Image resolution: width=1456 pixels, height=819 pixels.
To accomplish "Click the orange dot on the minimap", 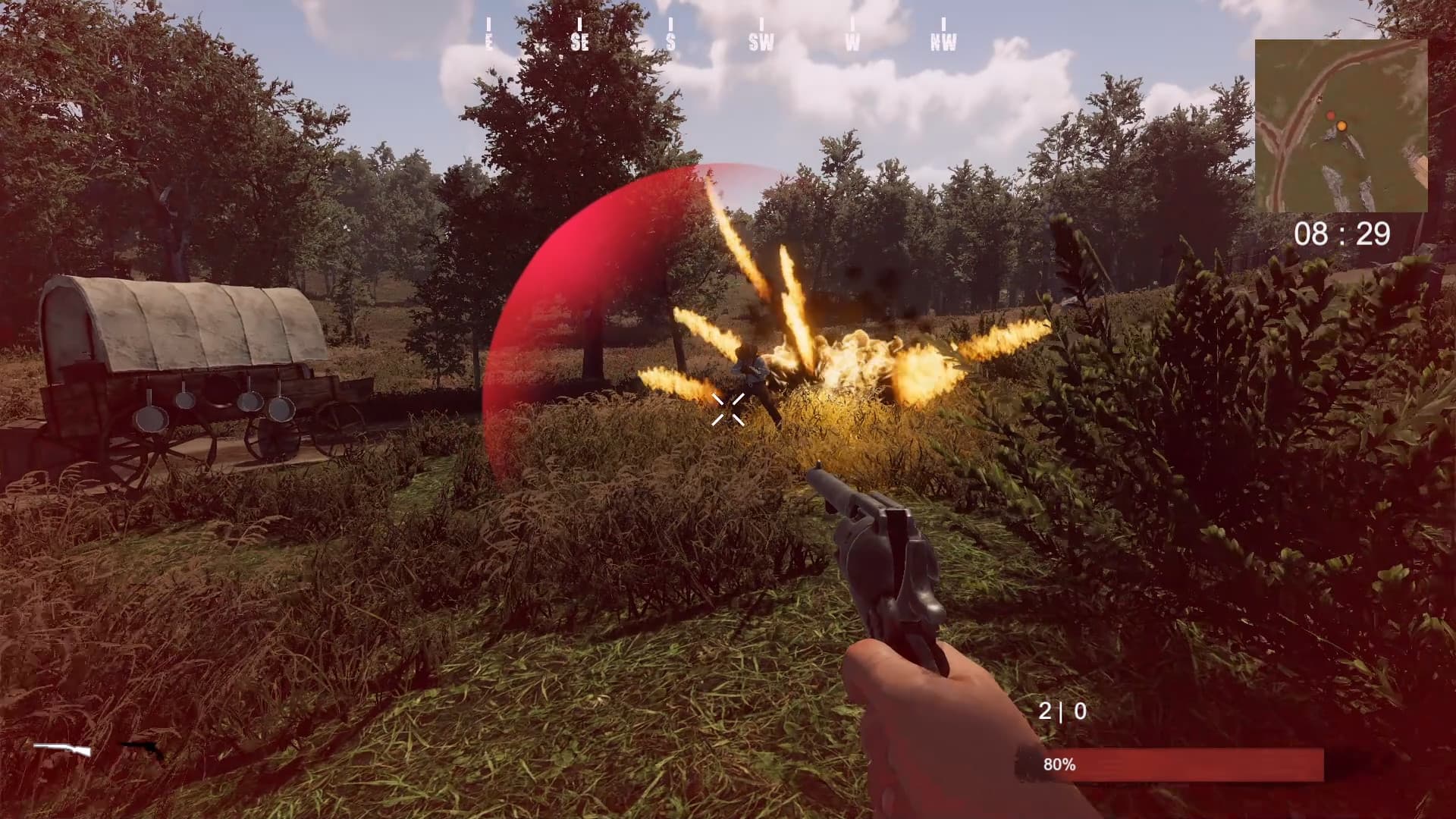I will [1341, 126].
